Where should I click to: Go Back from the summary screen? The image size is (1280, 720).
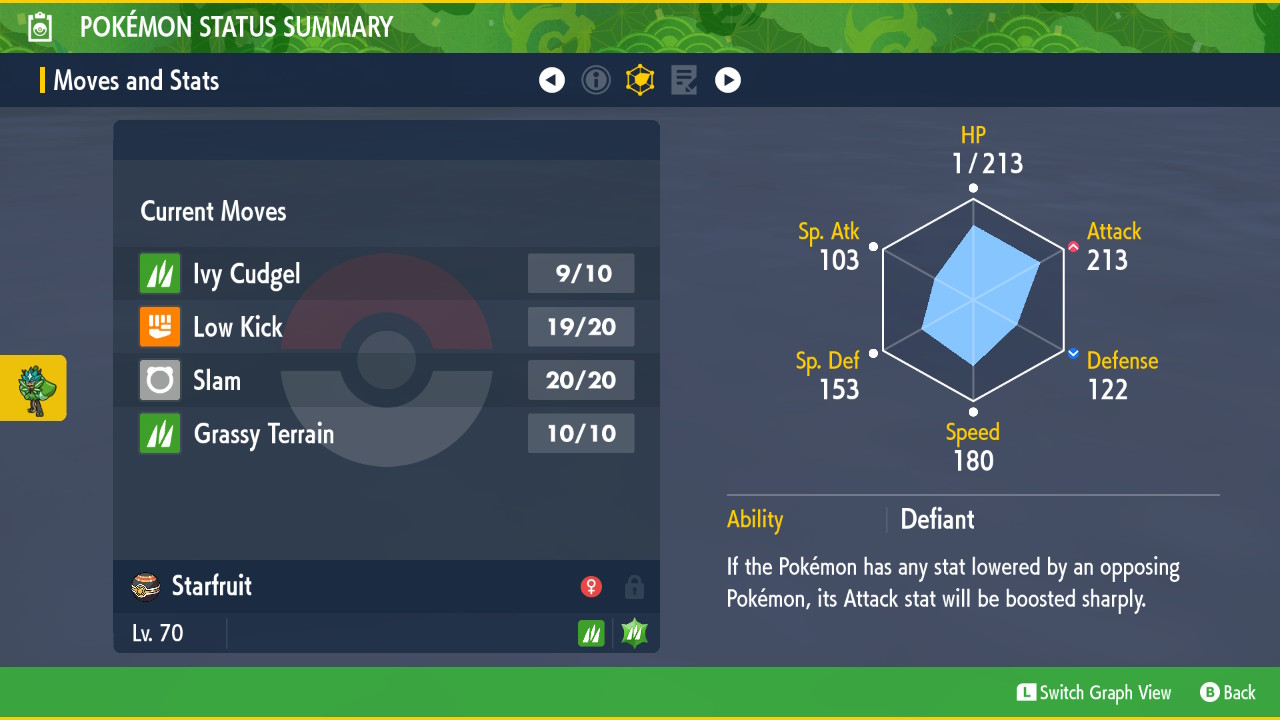point(1228,692)
